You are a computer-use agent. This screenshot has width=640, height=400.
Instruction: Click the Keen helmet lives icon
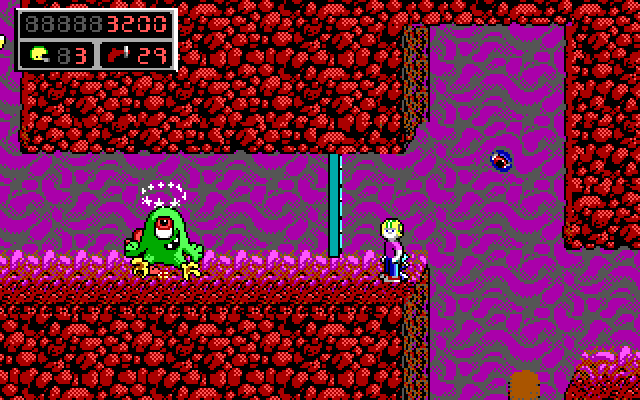[39, 54]
